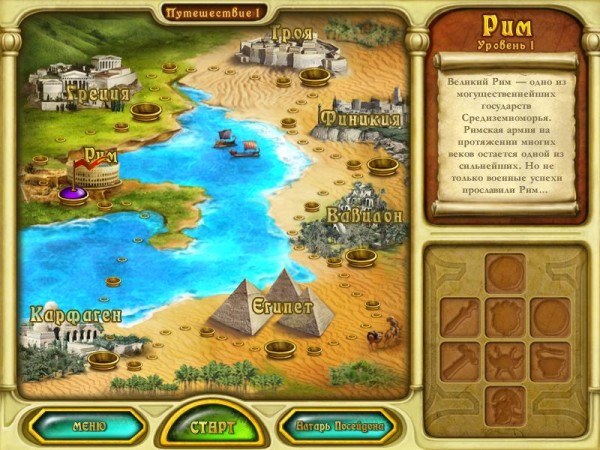Screen dimensions: 600x450
Task: Start the level with the СТАРТ button
Action: 213,427
